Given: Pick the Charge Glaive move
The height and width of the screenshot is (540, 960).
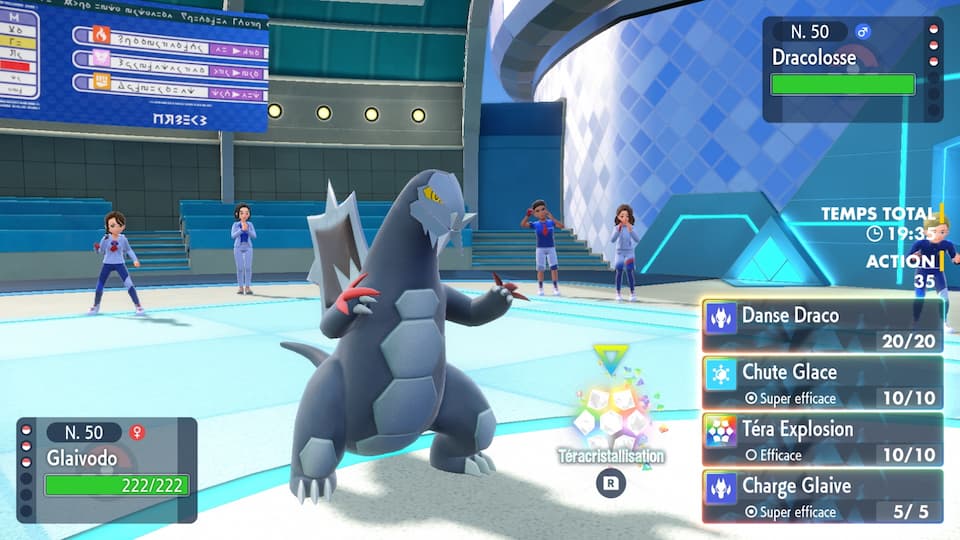Looking at the screenshot, I should coord(822,497).
